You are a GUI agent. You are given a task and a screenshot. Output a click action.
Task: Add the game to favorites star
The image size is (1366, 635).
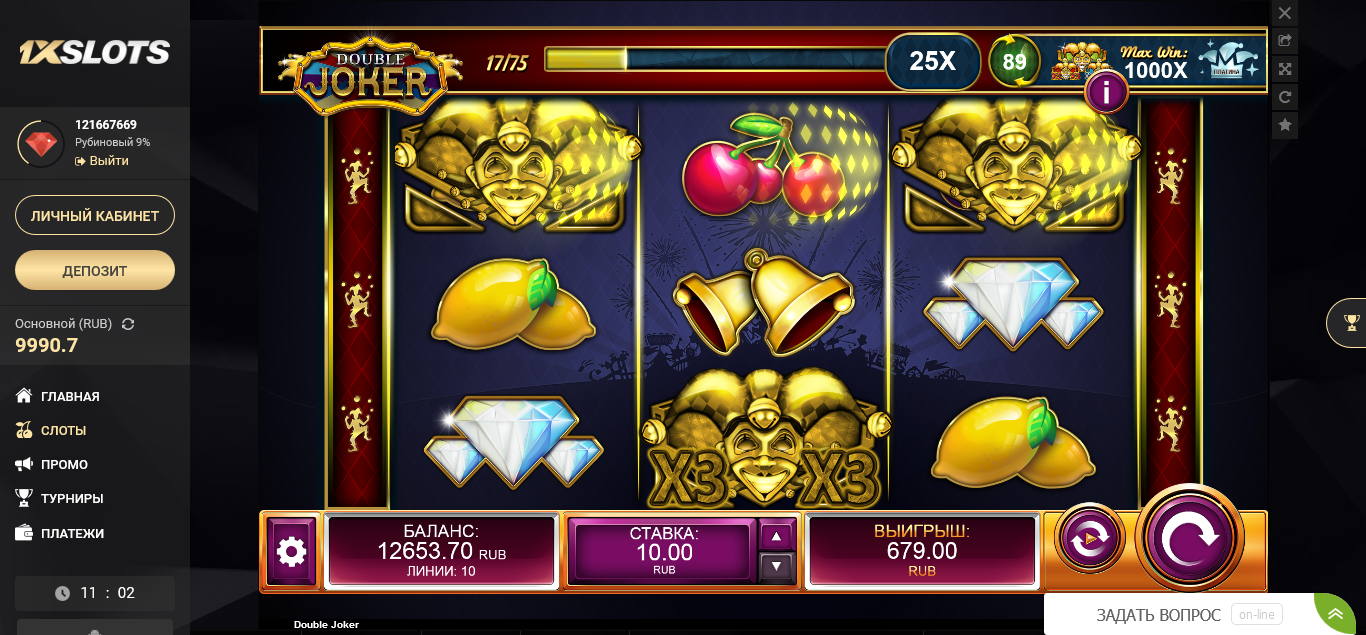pos(1285,125)
